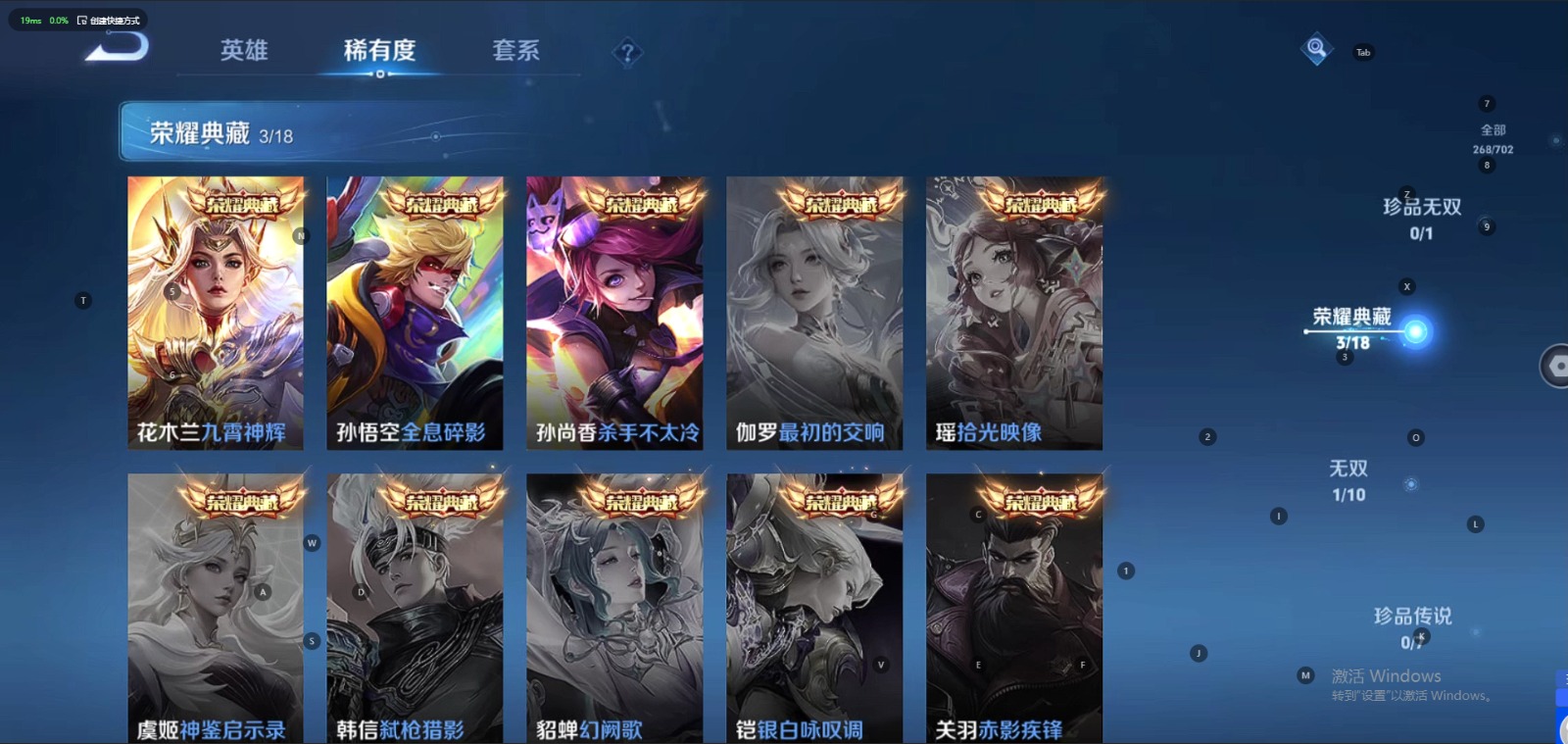Image resolution: width=1568 pixels, height=744 pixels.
Task: Open the 孙尚香 杀手不太冷 skin card
Action: 614,313
